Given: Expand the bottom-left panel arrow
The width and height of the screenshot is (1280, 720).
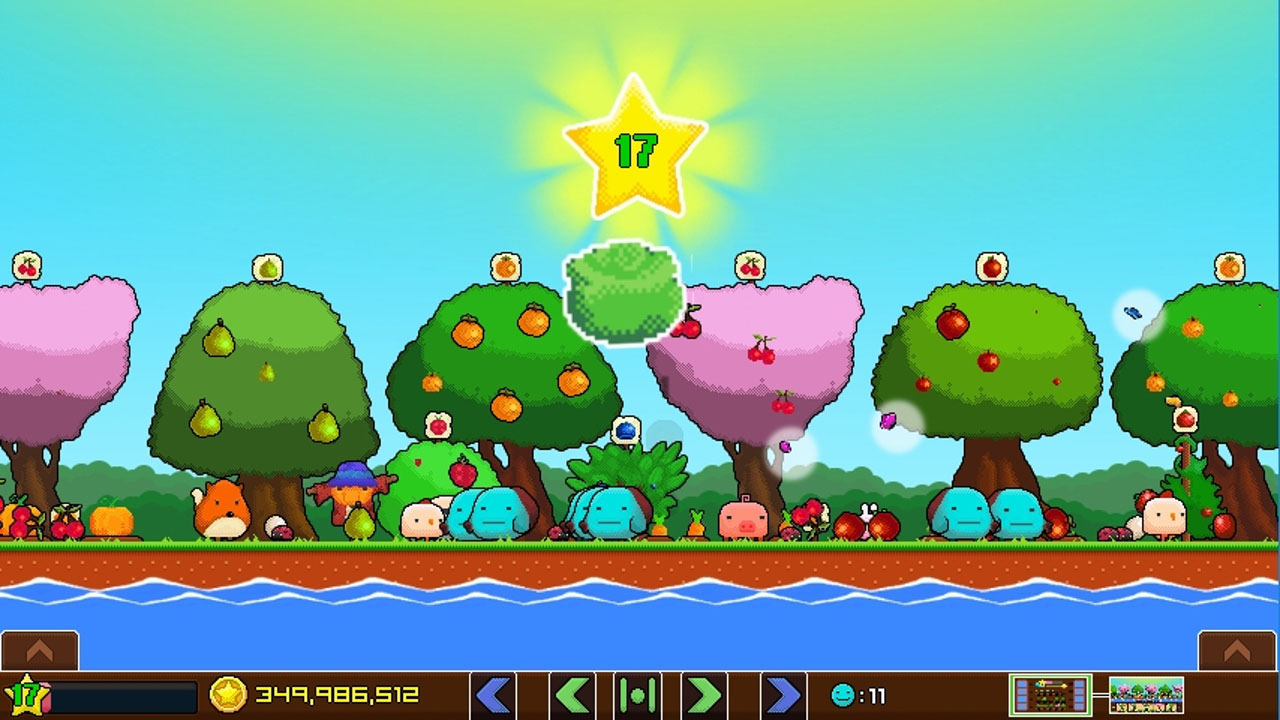Looking at the screenshot, I should [40, 648].
